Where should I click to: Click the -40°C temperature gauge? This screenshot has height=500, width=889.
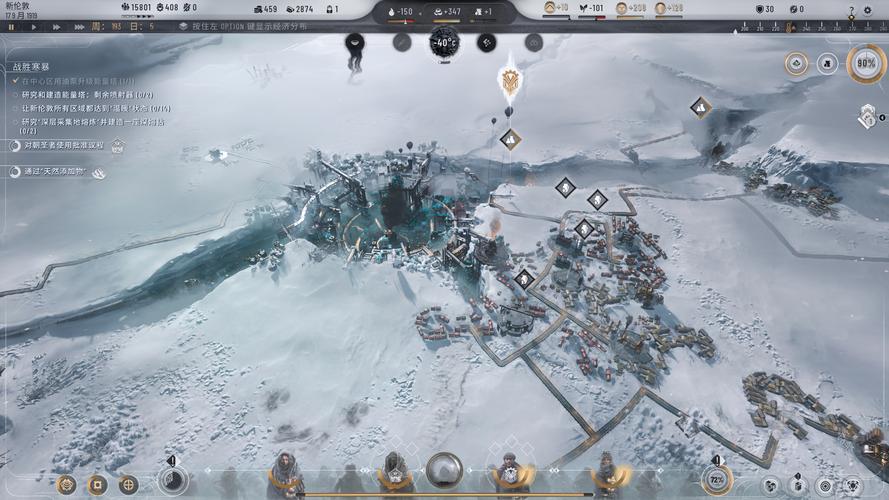point(444,42)
